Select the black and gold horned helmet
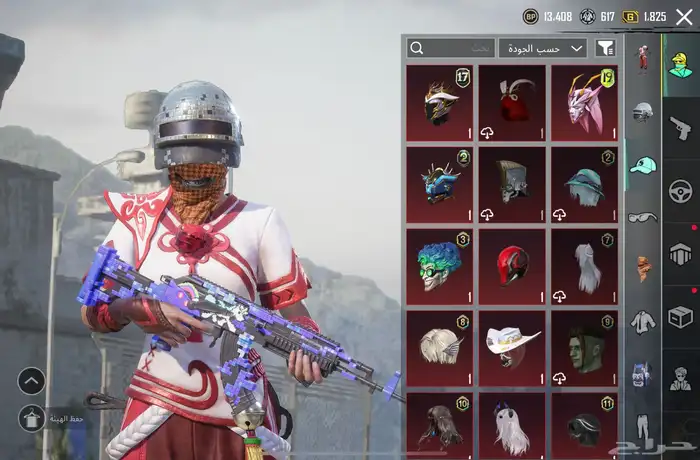The height and width of the screenshot is (460, 700). [440, 103]
